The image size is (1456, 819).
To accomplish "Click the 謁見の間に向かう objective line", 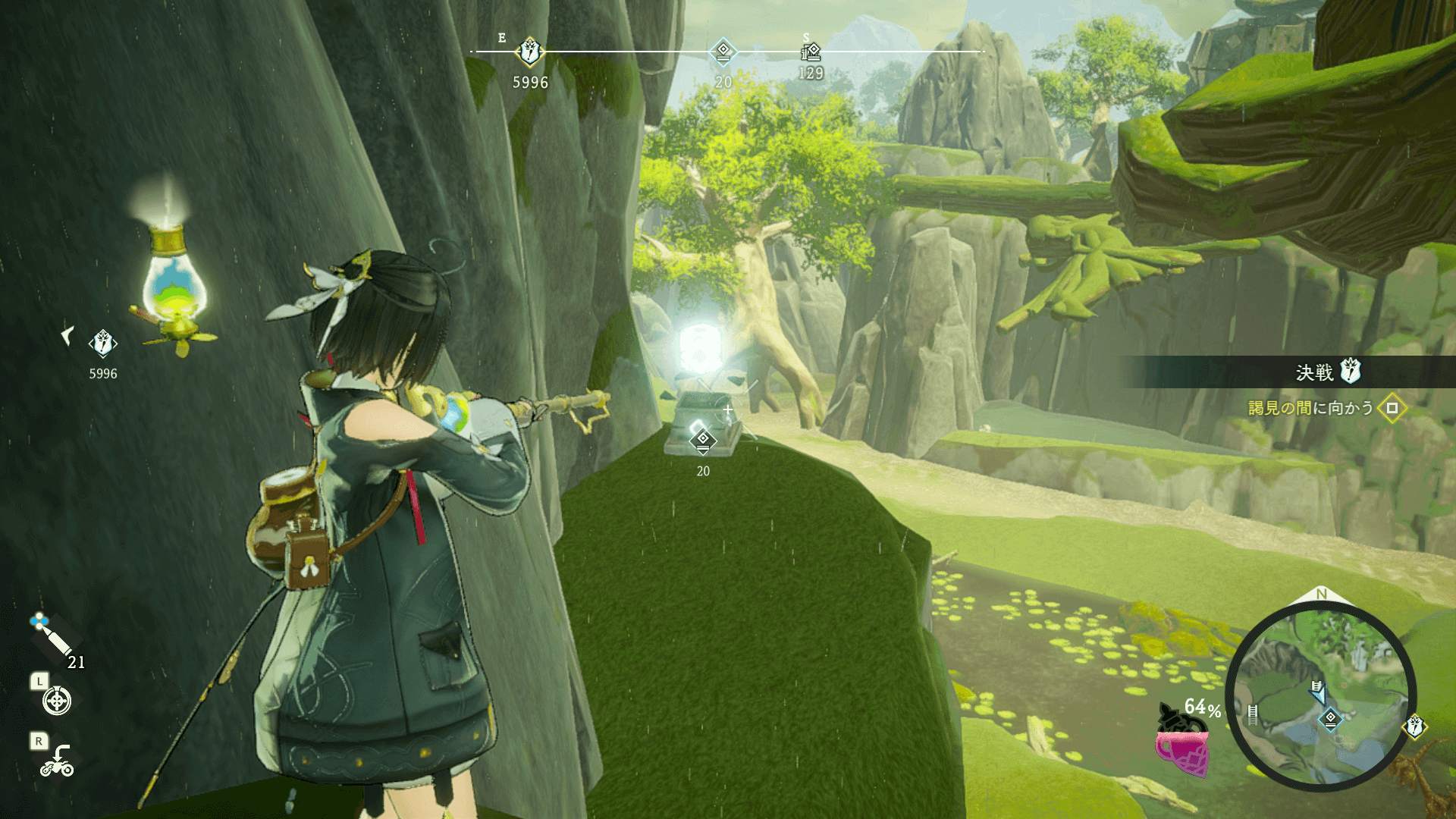I will click(x=1310, y=408).
